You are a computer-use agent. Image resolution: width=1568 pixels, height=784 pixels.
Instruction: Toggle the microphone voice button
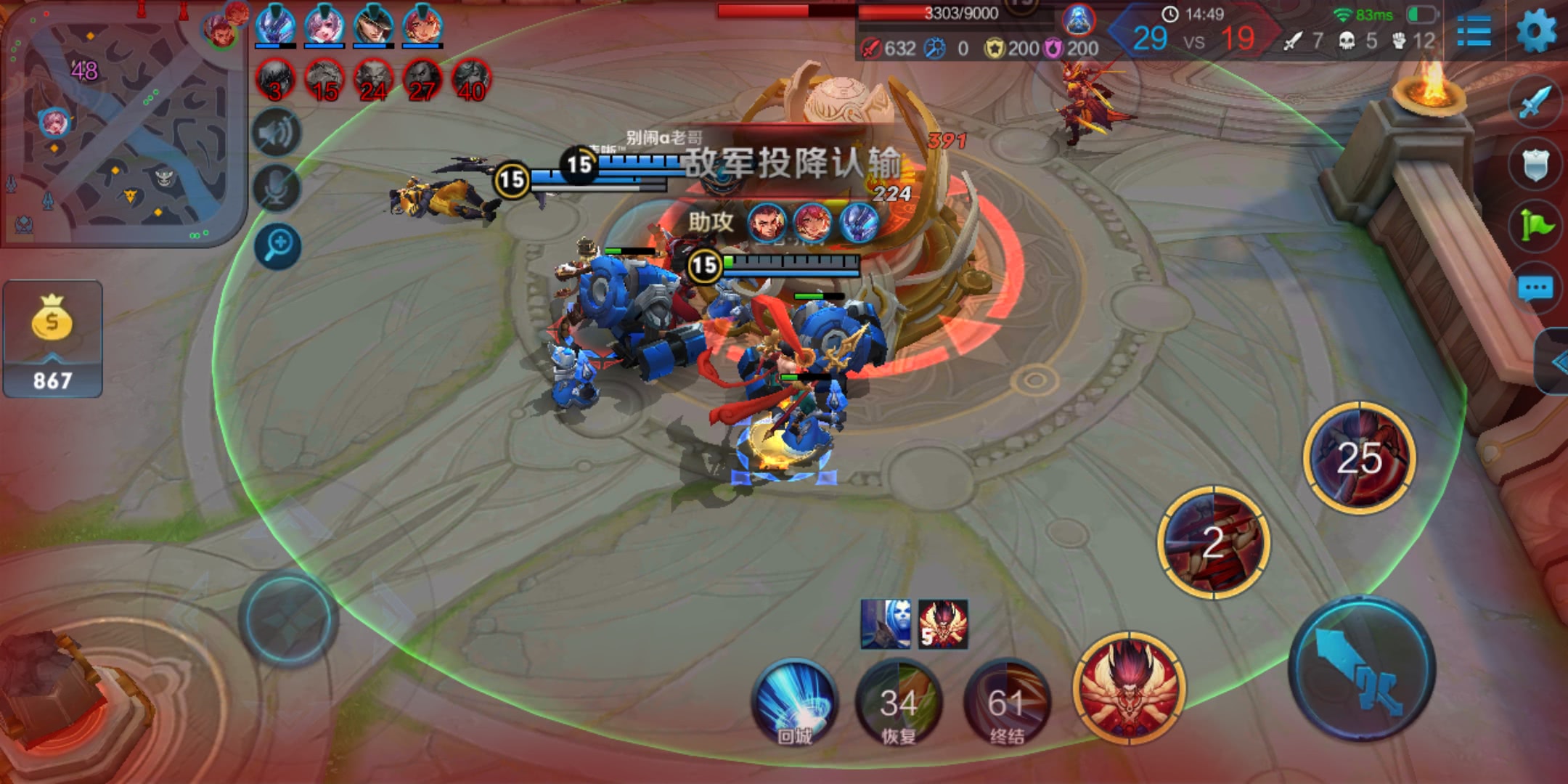(x=277, y=189)
